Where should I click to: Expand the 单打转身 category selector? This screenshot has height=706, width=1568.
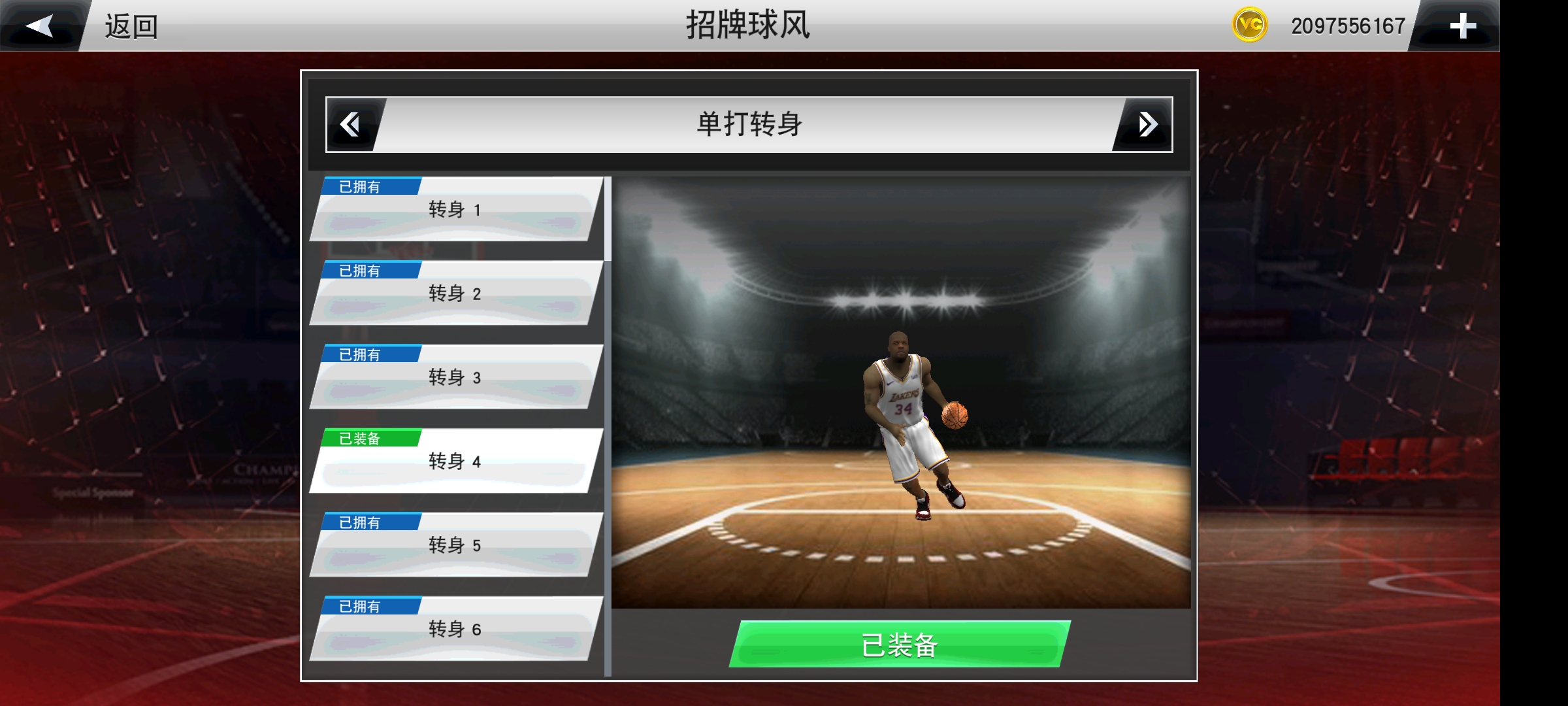751,126
